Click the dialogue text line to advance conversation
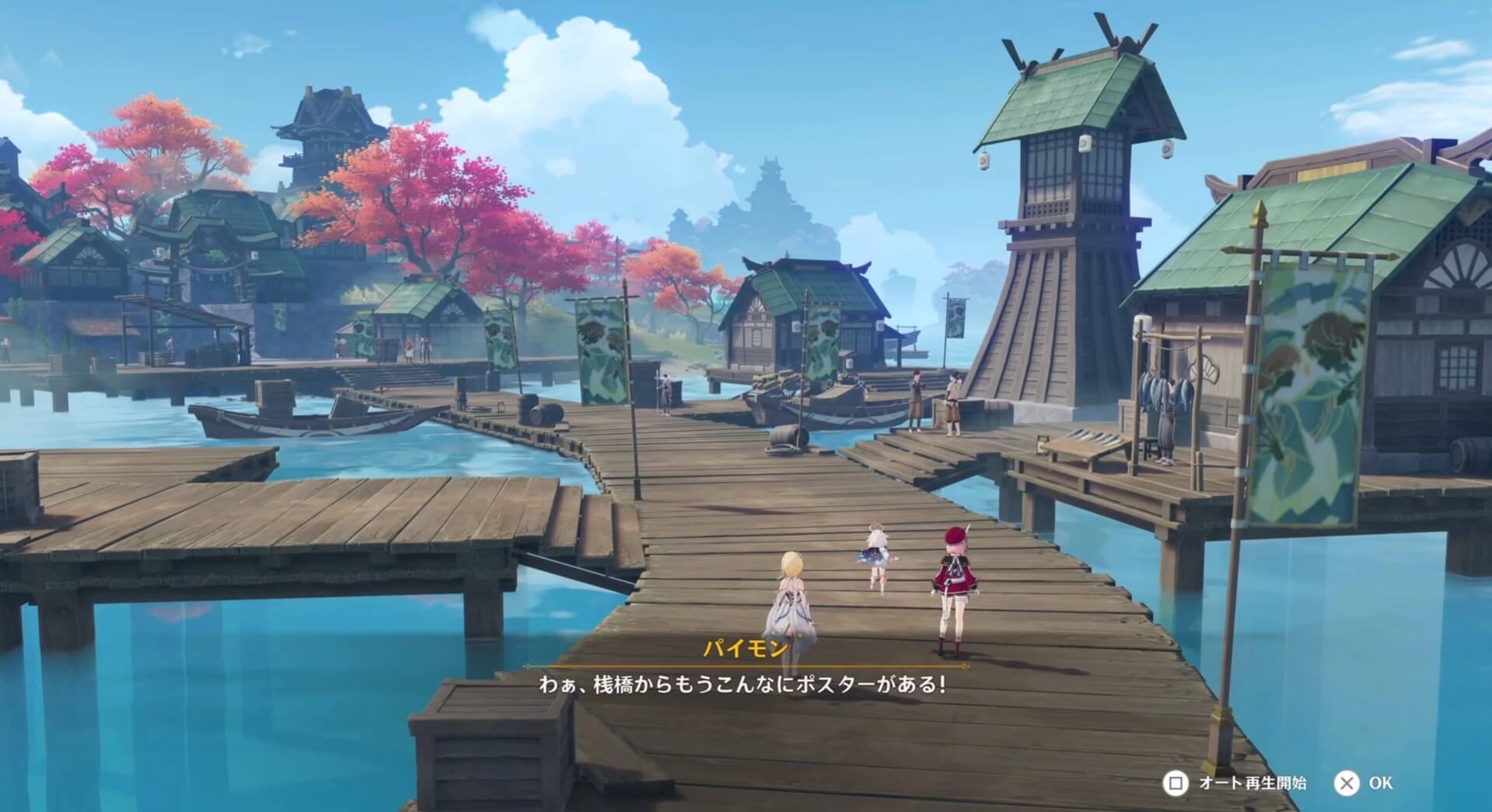Image resolution: width=1492 pixels, height=812 pixels. [748, 688]
